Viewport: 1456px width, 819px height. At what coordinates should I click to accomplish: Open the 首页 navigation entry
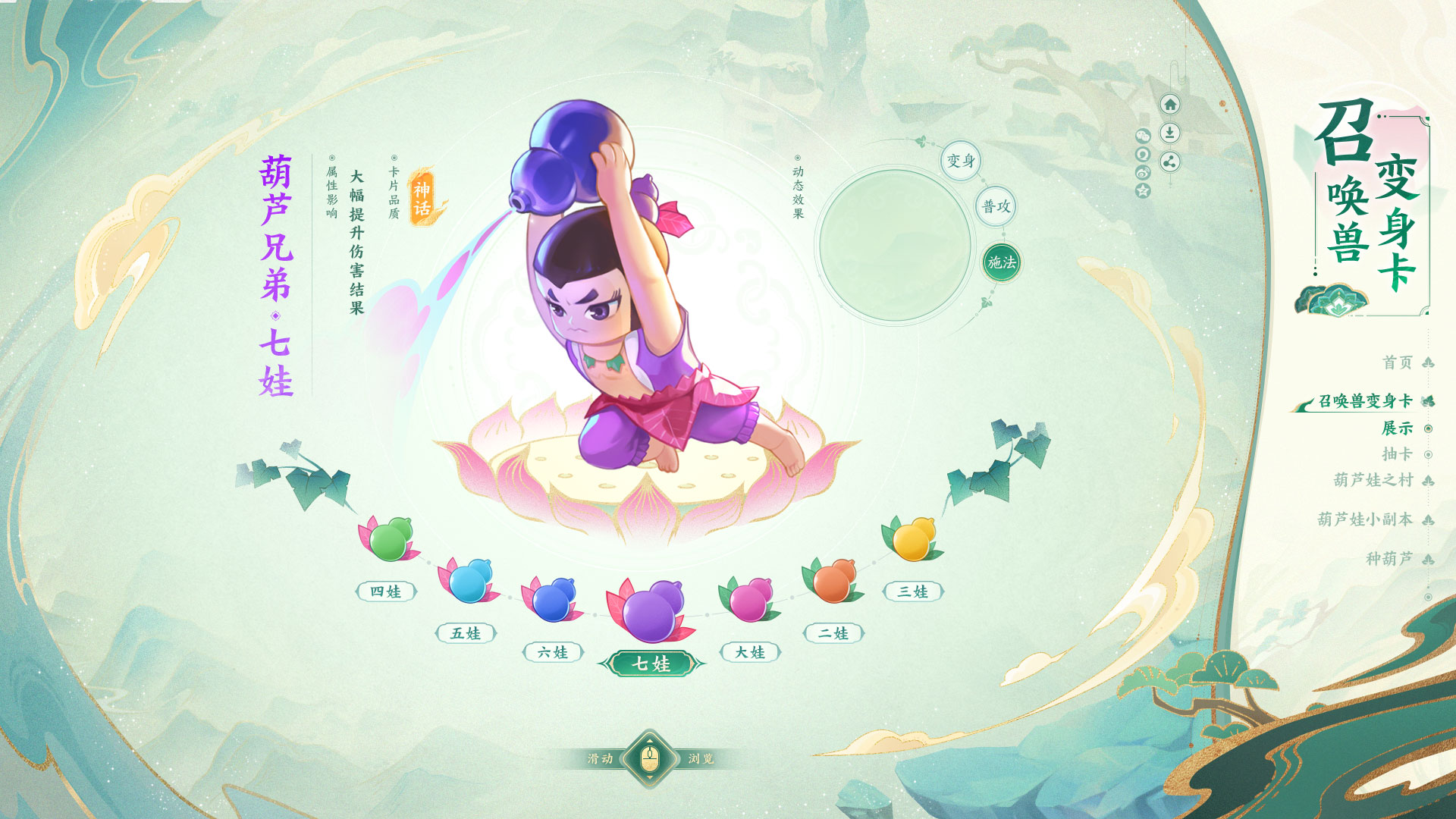click(x=1398, y=362)
